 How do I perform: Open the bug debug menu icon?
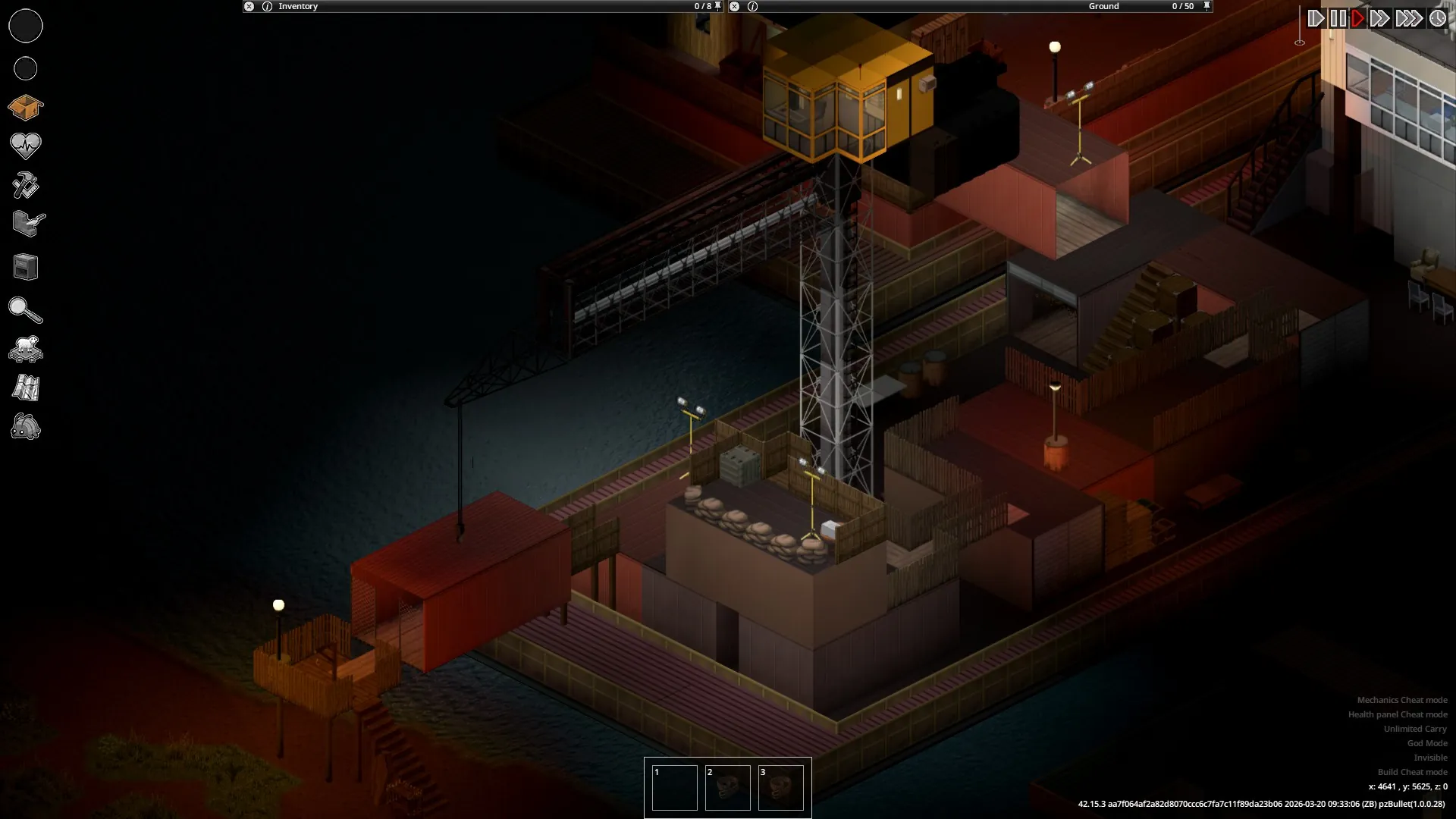point(25,428)
